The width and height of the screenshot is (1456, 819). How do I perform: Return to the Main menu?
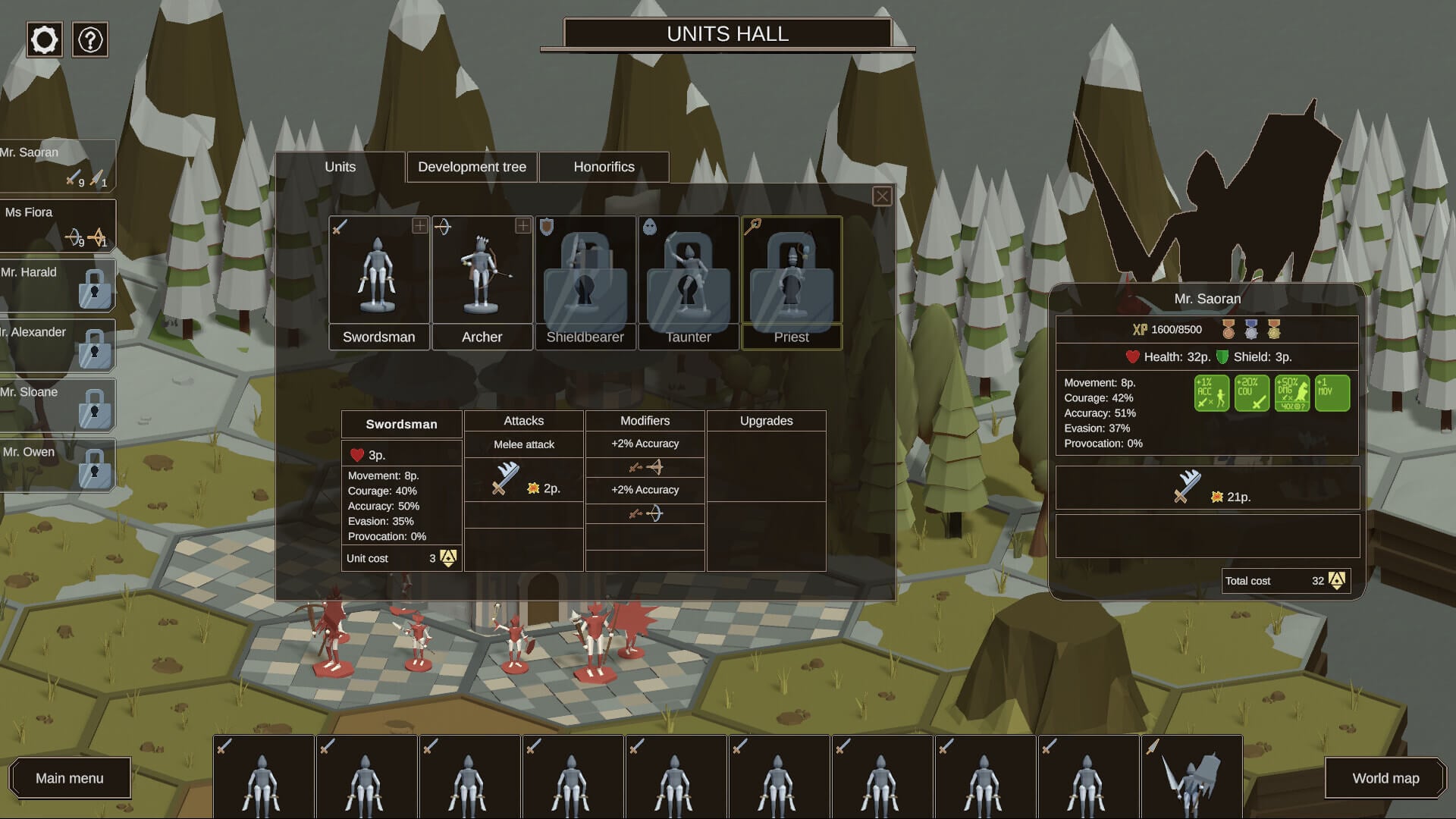pos(70,778)
